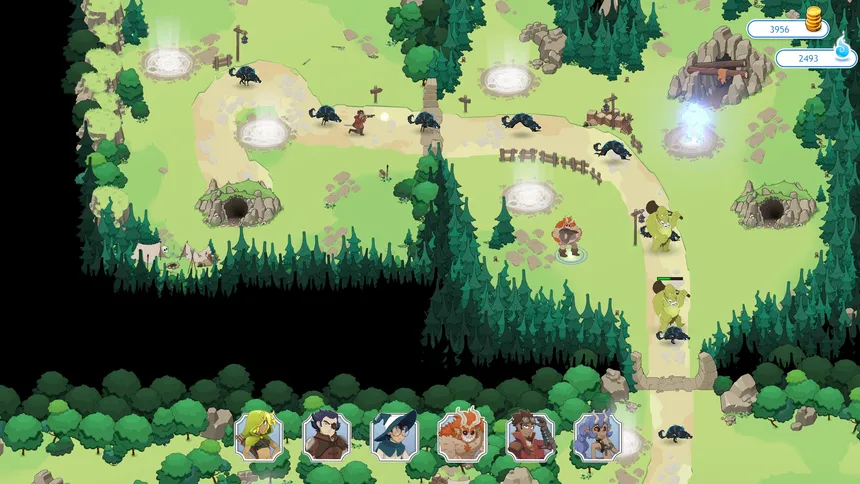Pick the blue-hat wizard with glasses portrait
The width and height of the screenshot is (860, 484).
pos(394,436)
